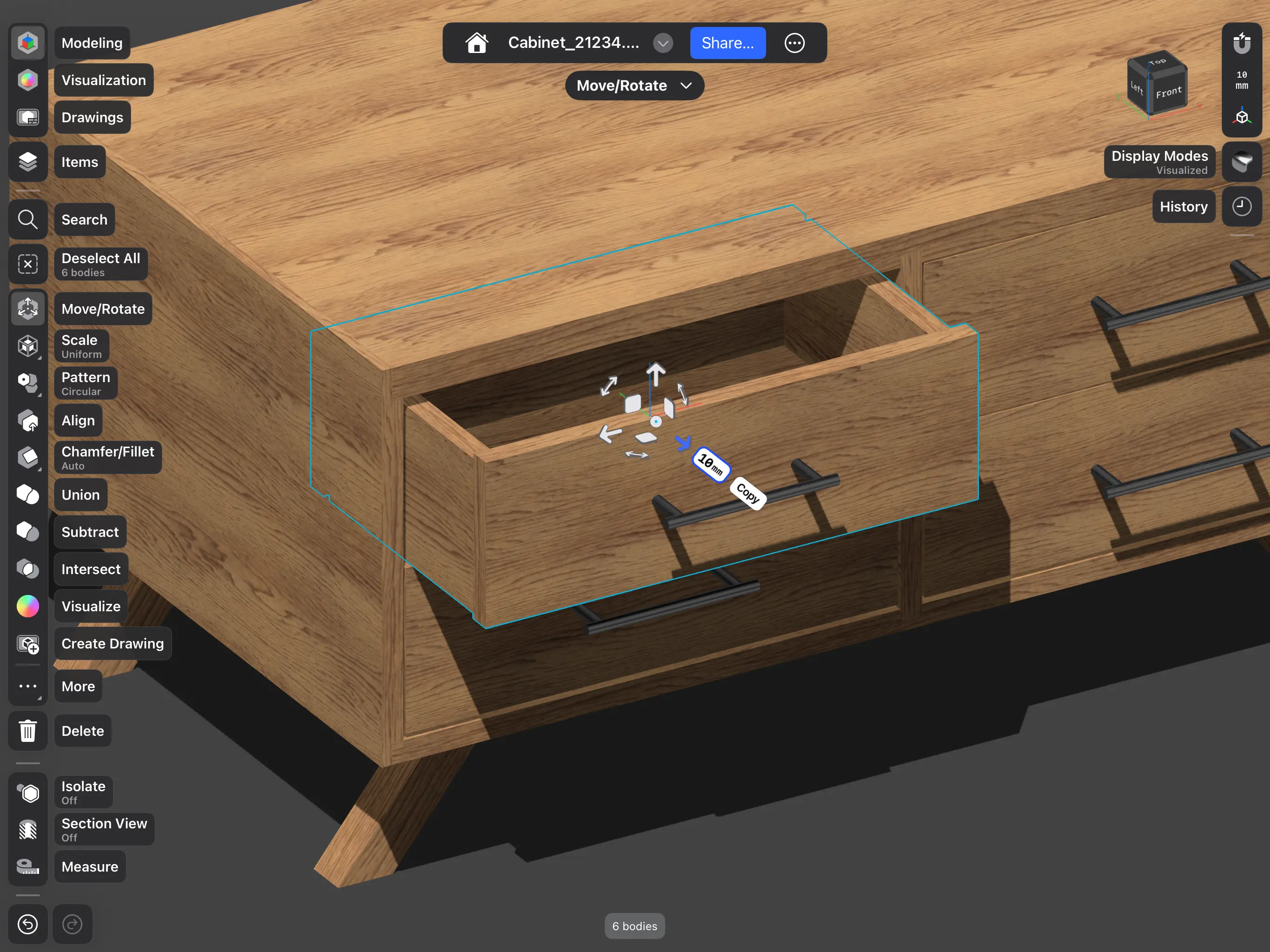1270x952 pixels.
Task: Click the Delete trash icon
Action: tap(27, 730)
